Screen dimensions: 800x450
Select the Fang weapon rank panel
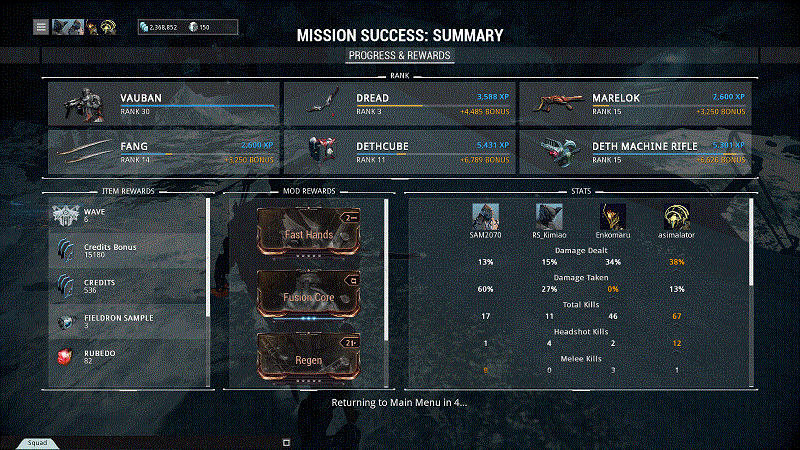(163, 152)
